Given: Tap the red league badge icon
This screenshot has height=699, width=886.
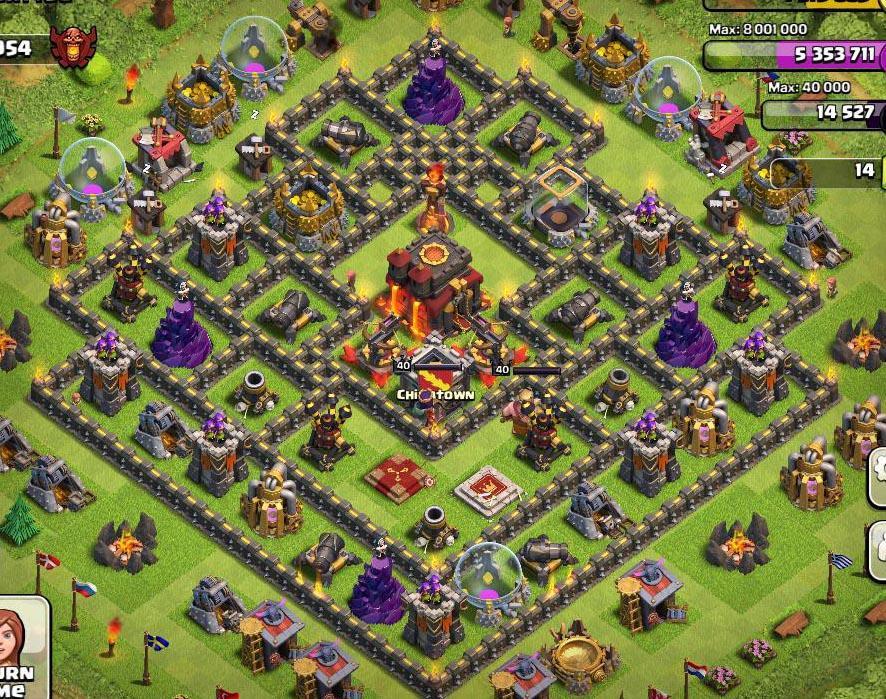Looking at the screenshot, I should pyautogui.click(x=73, y=46).
